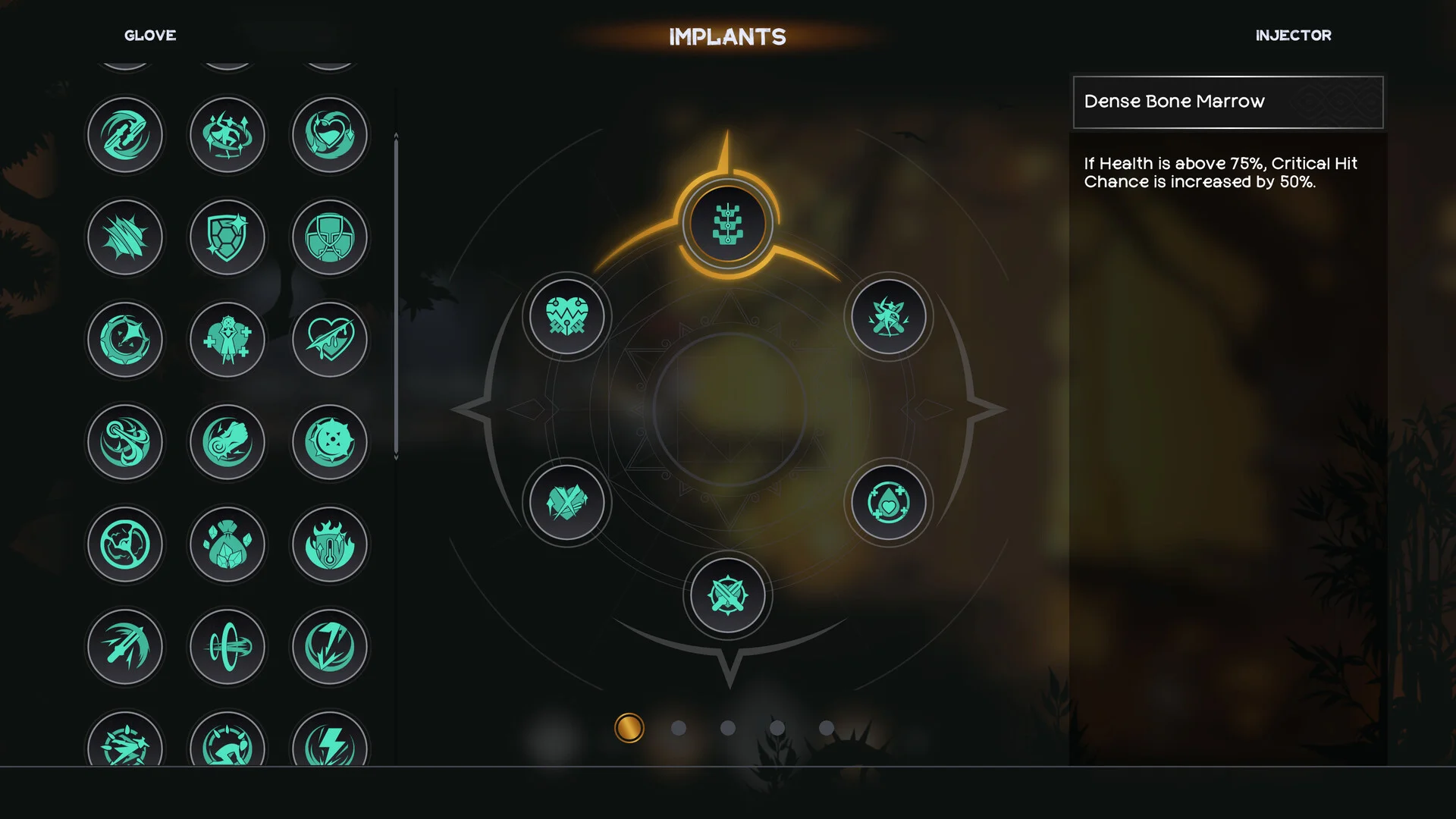
Task: Pick the turtle shell shield implant
Action: pos(227,237)
